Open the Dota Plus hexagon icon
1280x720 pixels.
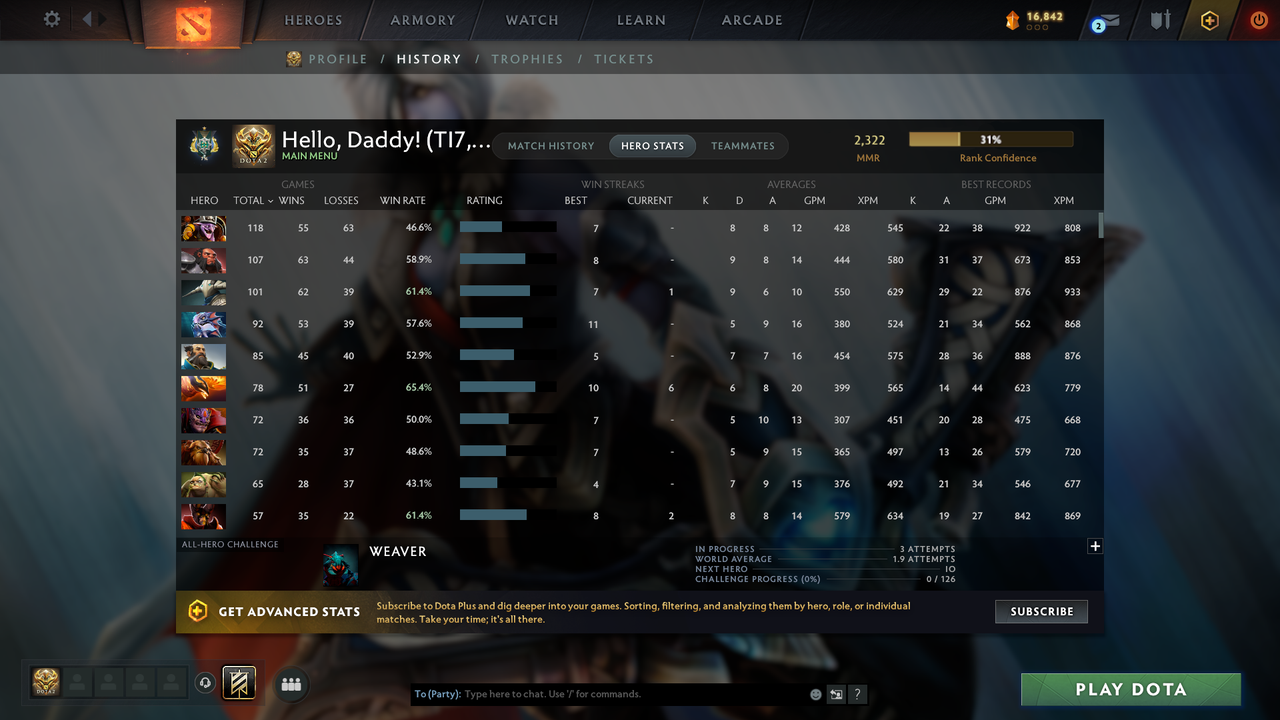coord(1209,20)
